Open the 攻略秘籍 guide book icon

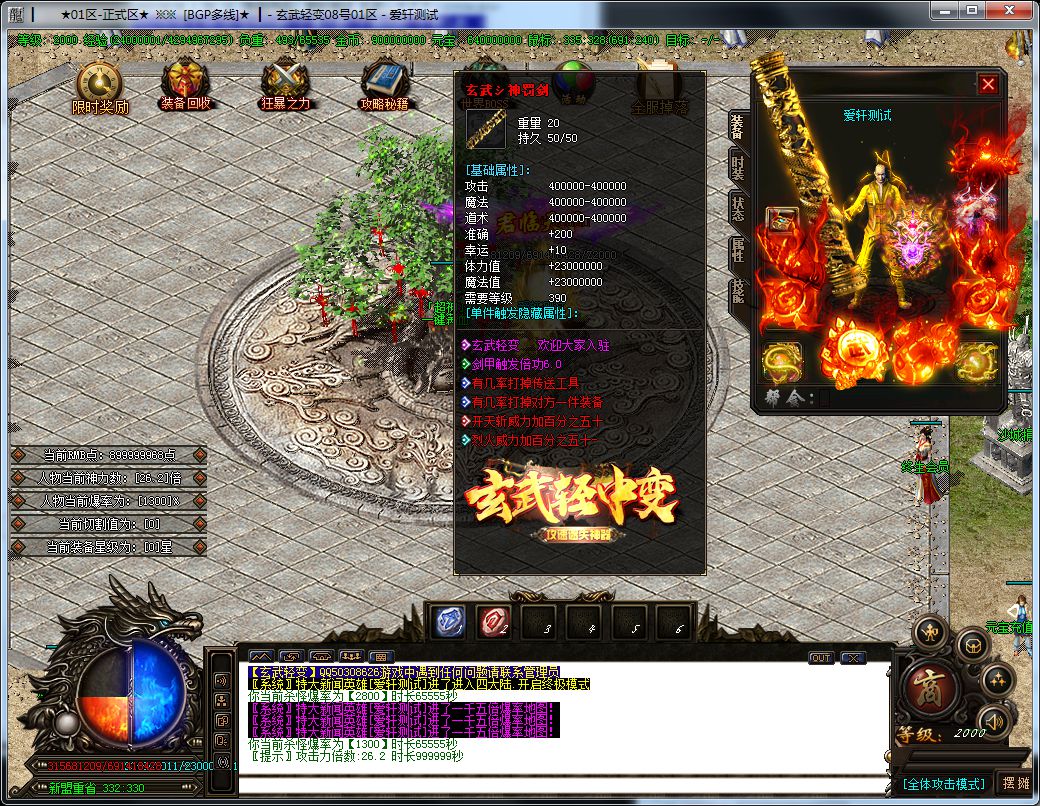tap(383, 84)
